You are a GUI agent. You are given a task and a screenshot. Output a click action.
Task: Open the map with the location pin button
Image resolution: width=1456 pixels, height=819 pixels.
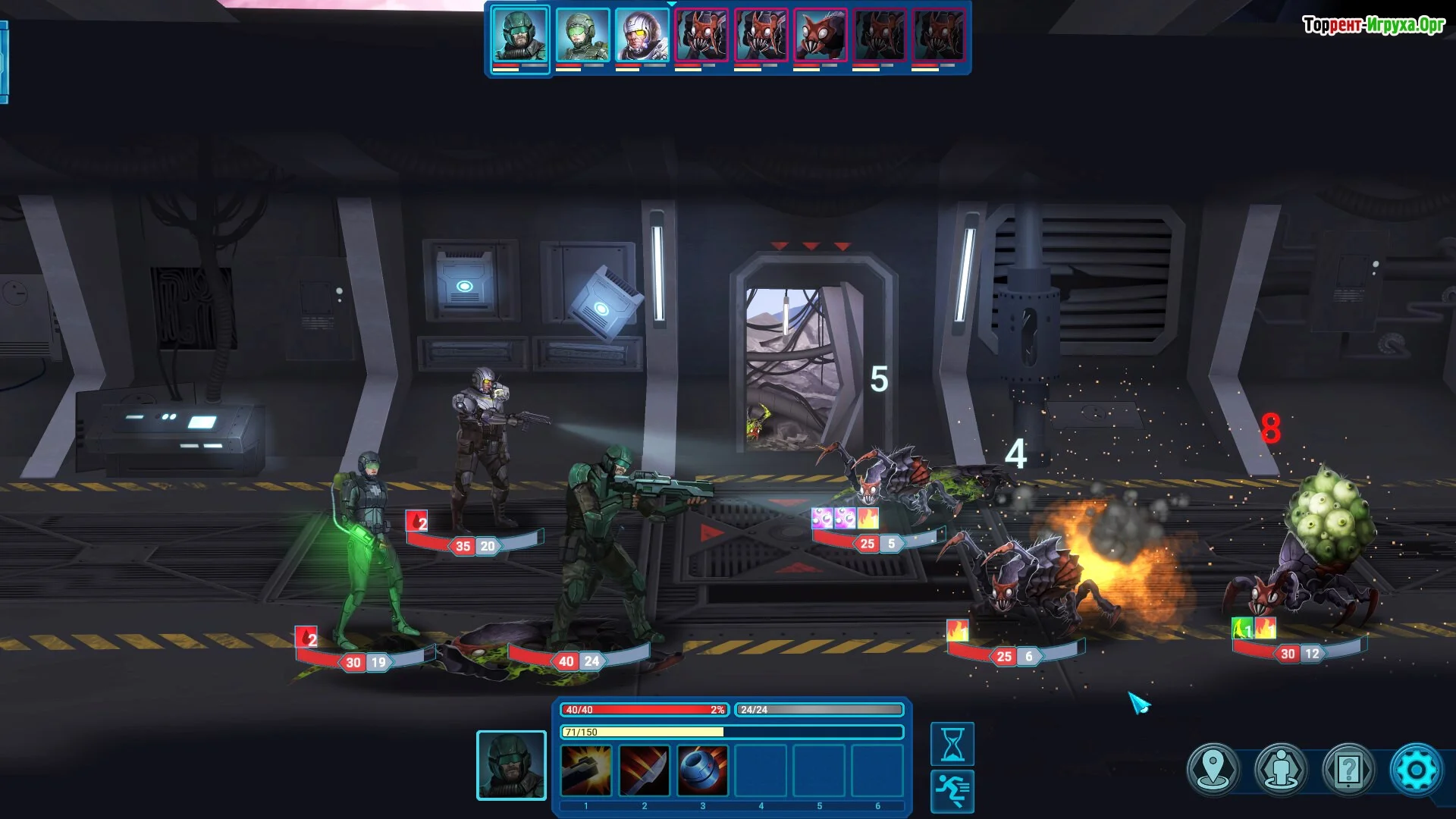[1214, 770]
